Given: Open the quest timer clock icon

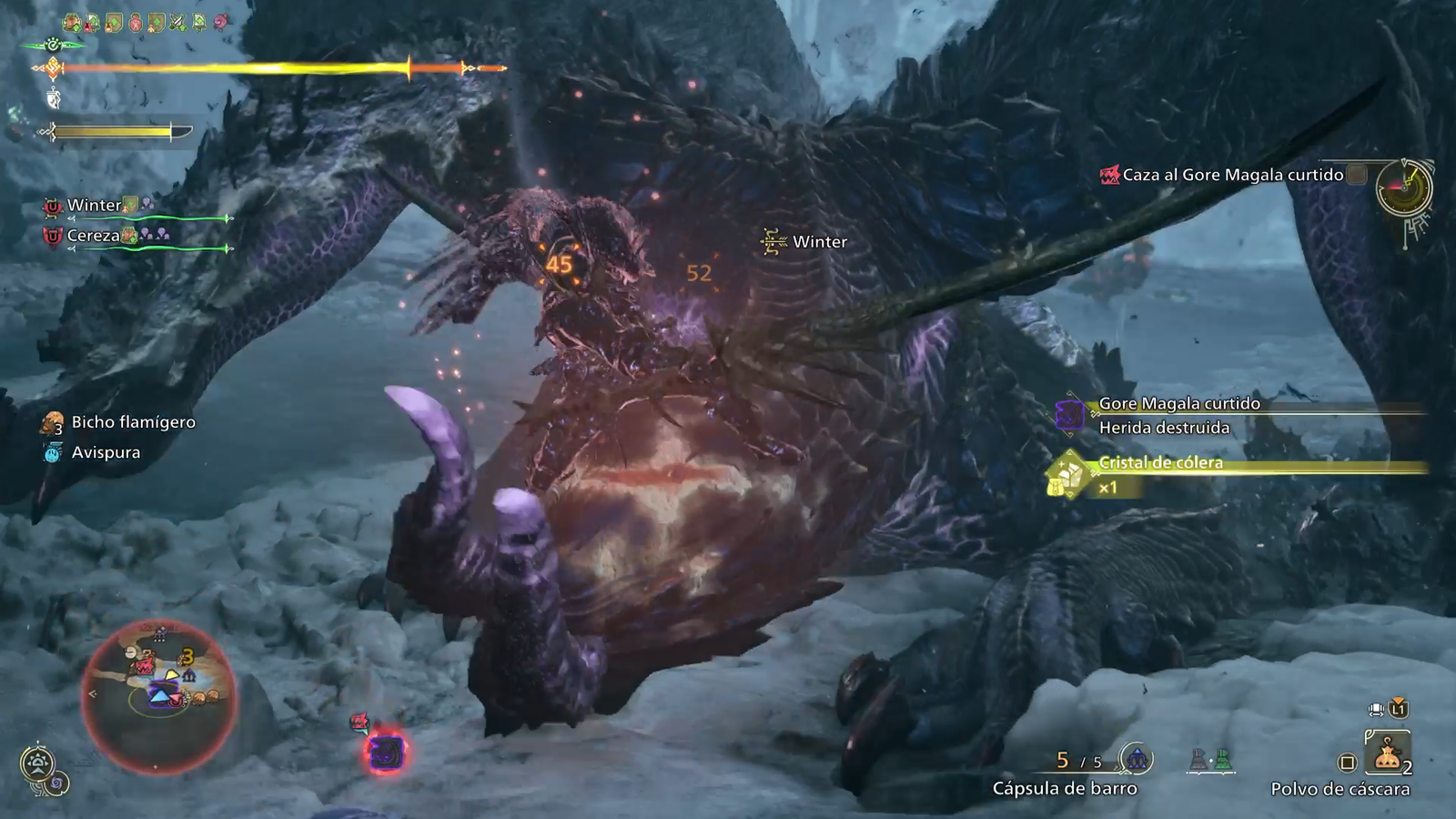Looking at the screenshot, I should [1403, 188].
